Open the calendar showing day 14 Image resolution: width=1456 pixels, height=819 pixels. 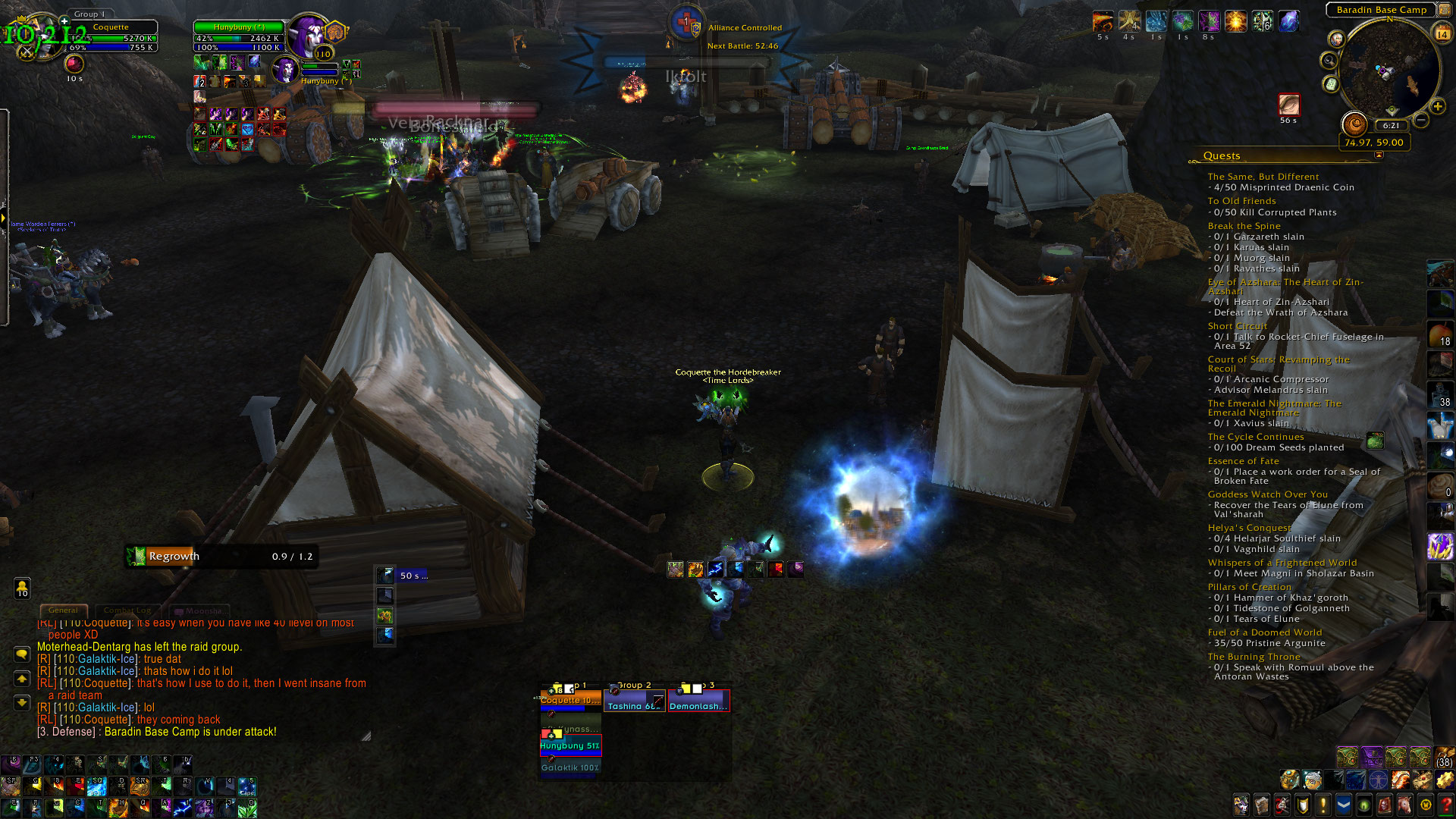[1442, 34]
